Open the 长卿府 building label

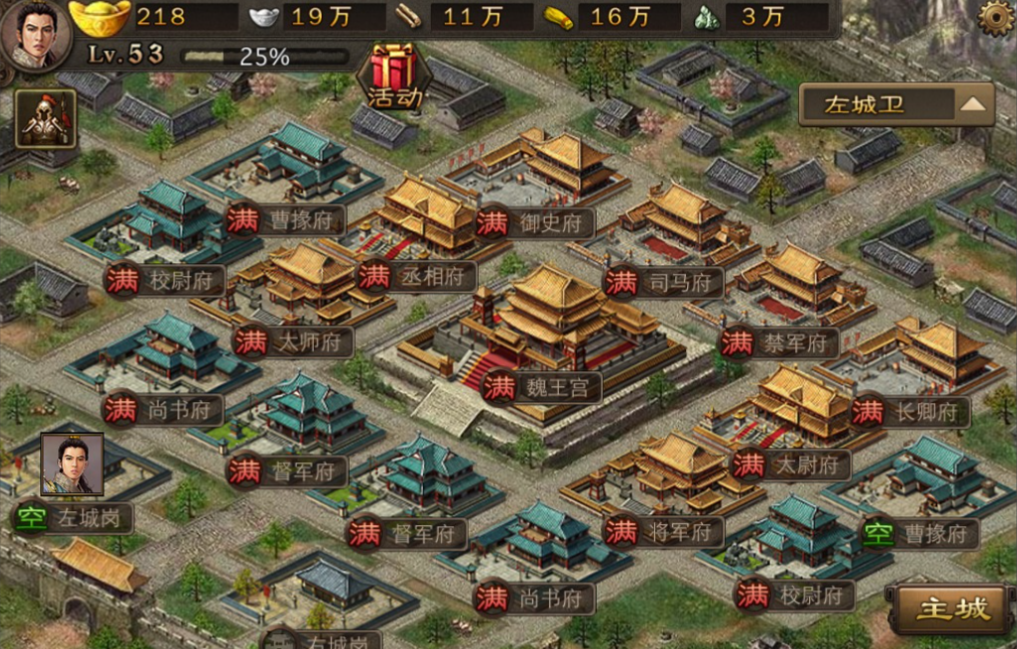(910, 410)
